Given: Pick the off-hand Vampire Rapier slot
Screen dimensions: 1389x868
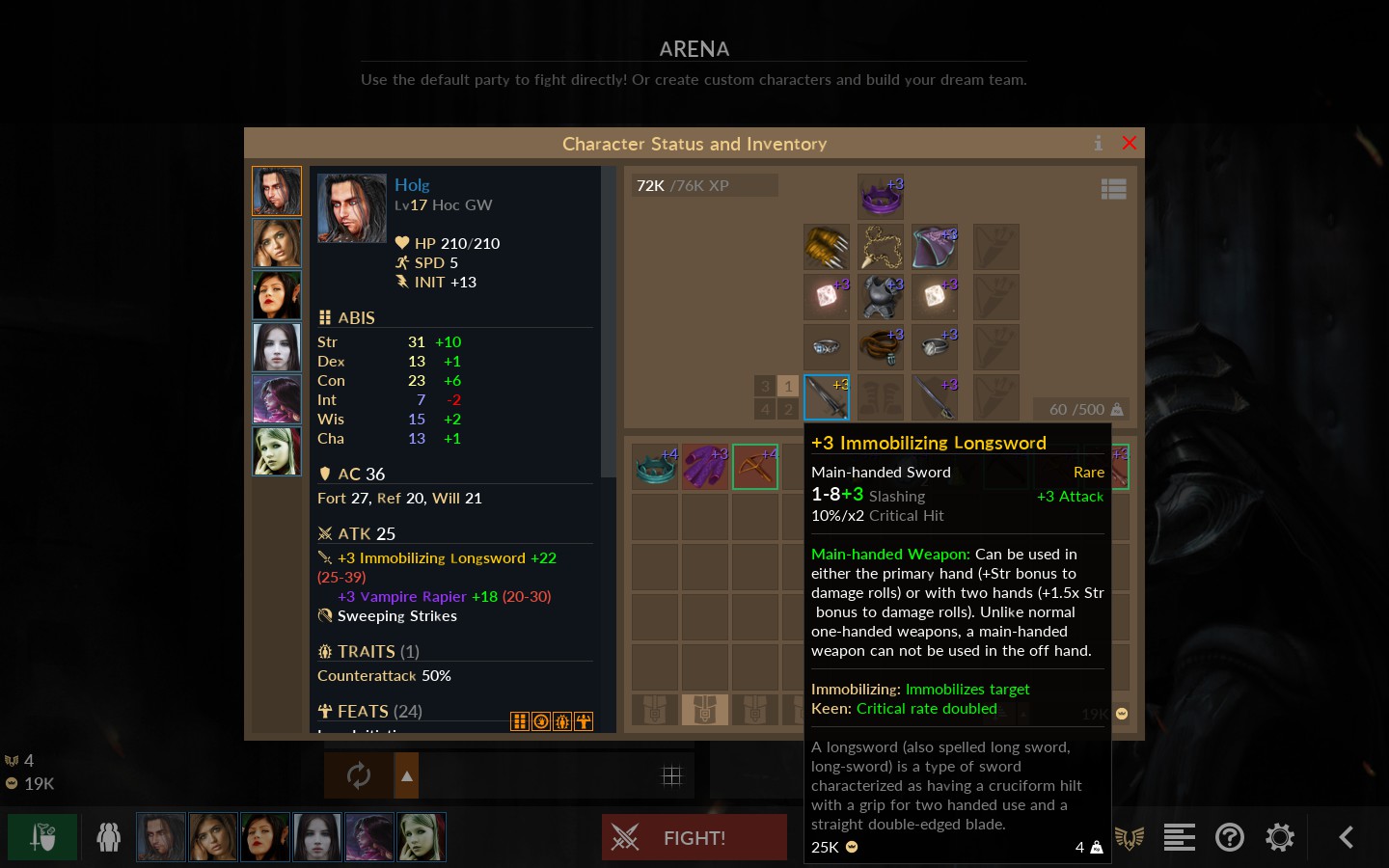Looking at the screenshot, I should (935, 397).
